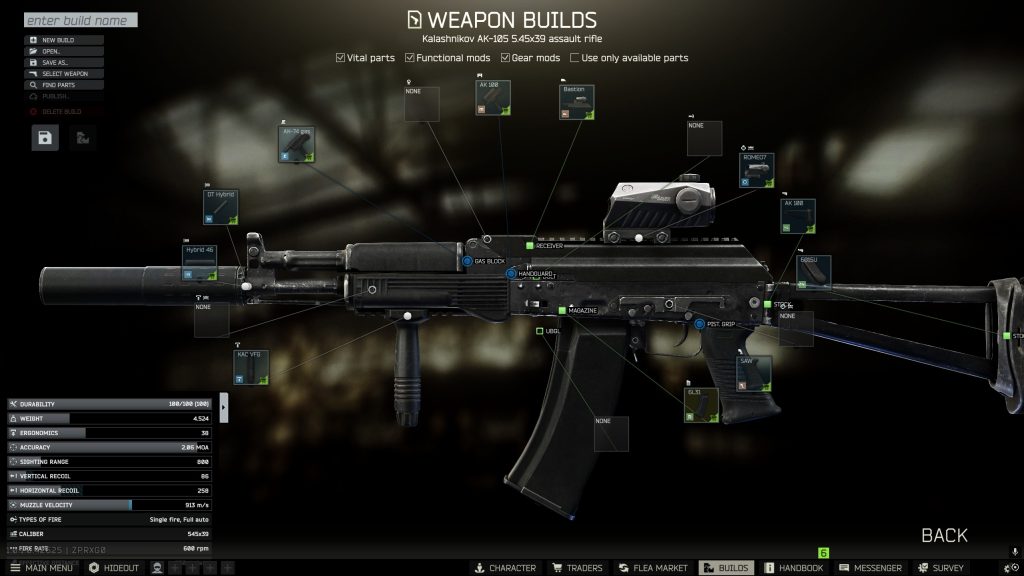Viewport: 1024px width, 576px height.
Task: Toggle the Functional mods checkbox
Action: pyautogui.click(x=410, y=58)
